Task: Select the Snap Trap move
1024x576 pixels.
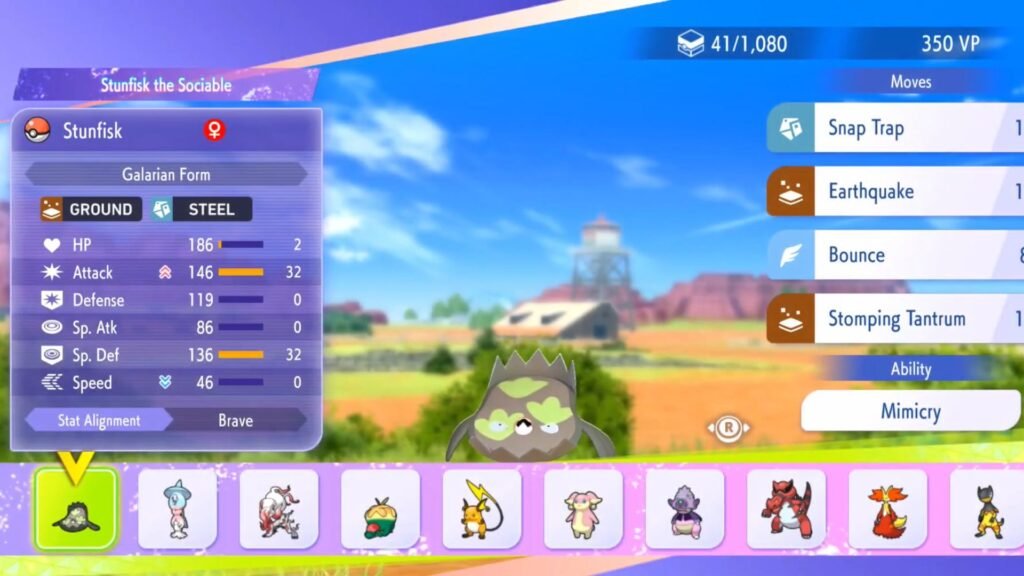Action: tap(895, 128)
